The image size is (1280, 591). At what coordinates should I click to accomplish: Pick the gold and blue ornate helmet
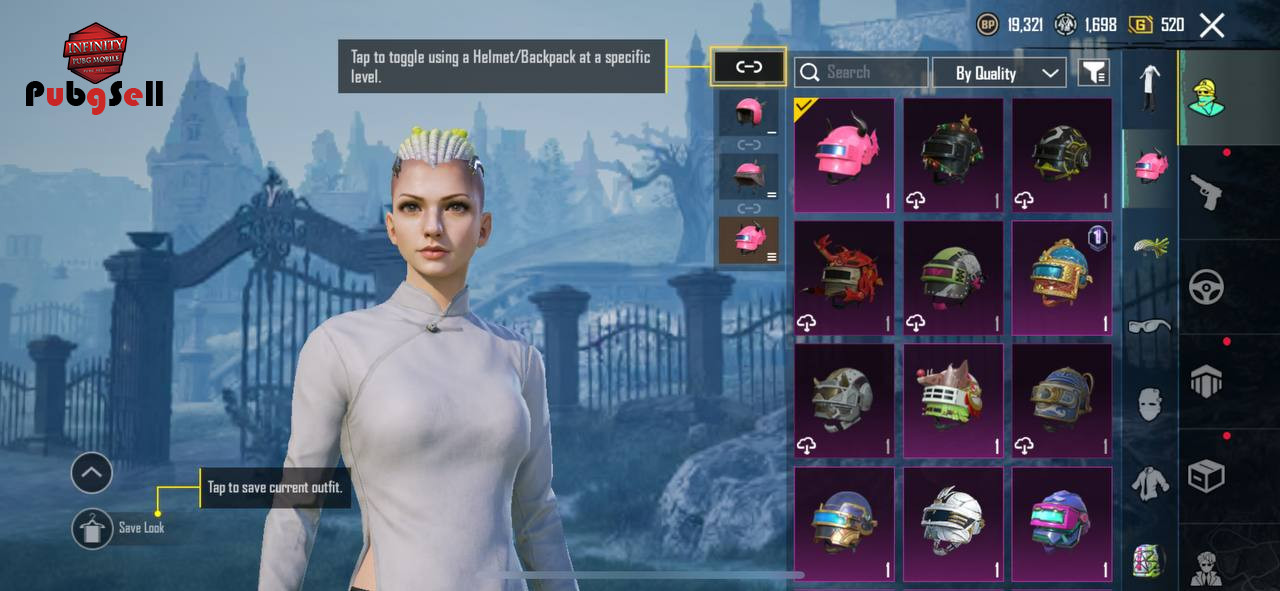click(x=1062, y=278)
